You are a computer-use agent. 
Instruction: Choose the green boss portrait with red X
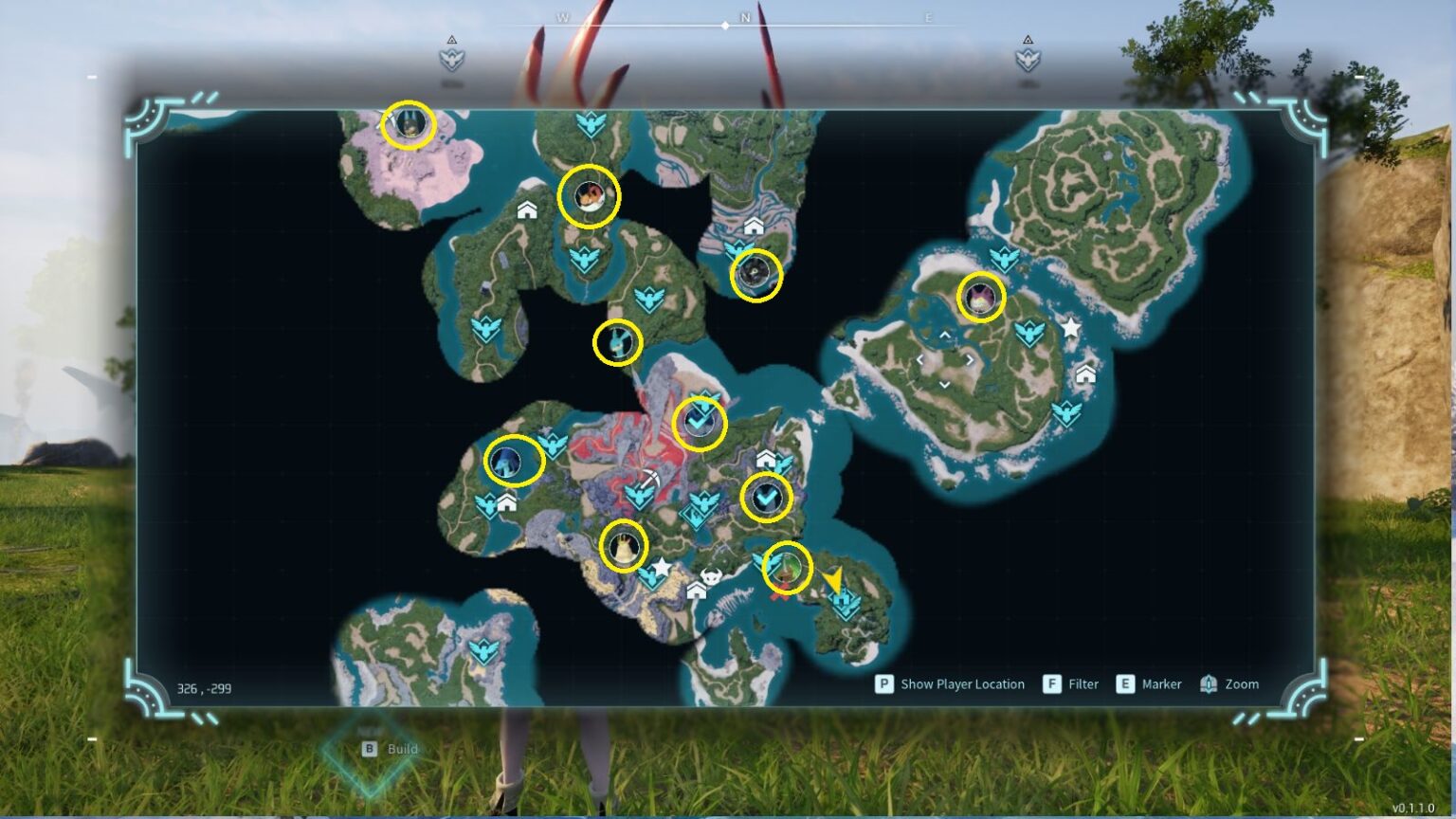(787, 569)
